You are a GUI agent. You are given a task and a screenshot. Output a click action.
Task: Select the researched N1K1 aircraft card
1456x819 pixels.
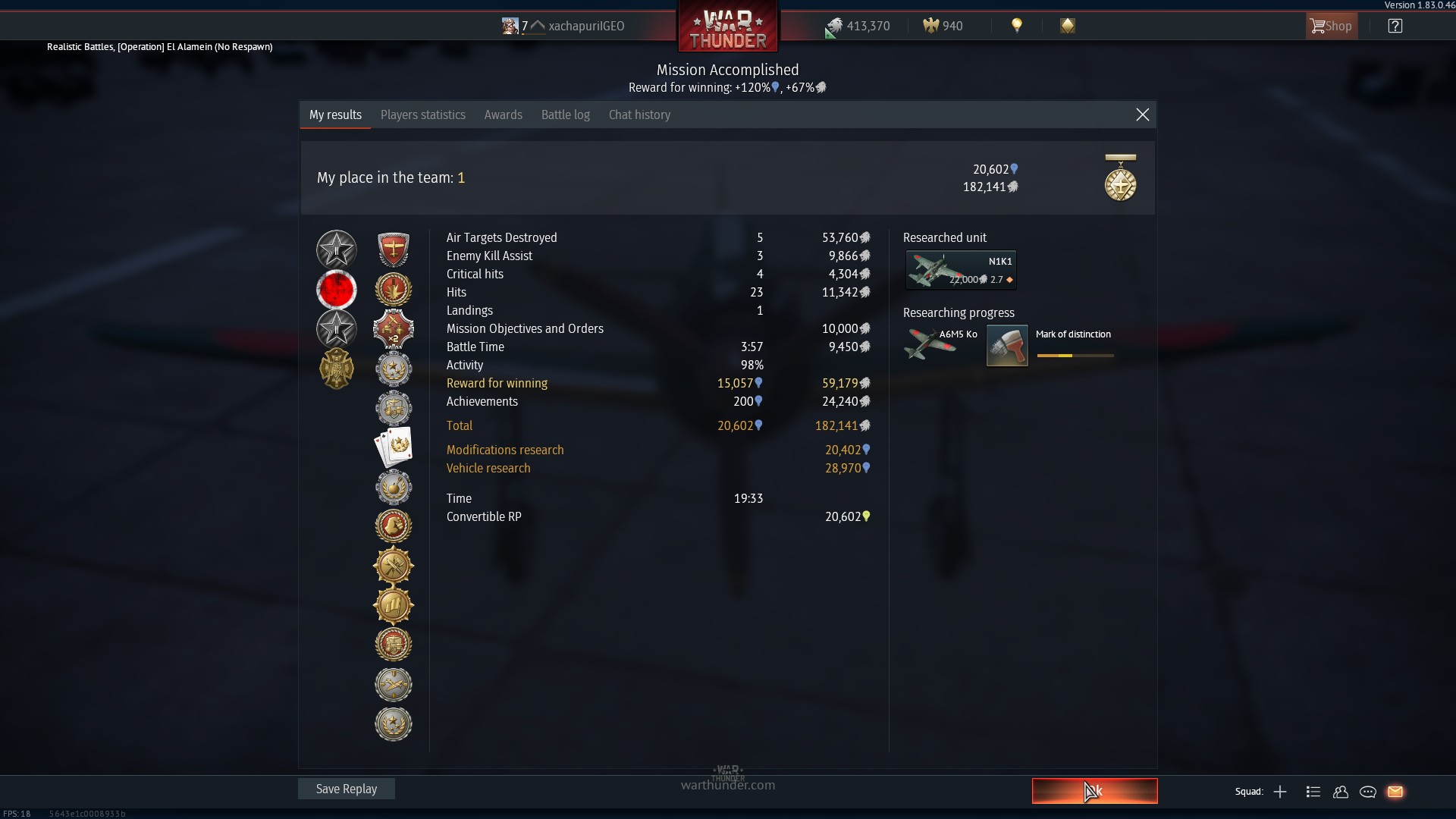[961, 270]
